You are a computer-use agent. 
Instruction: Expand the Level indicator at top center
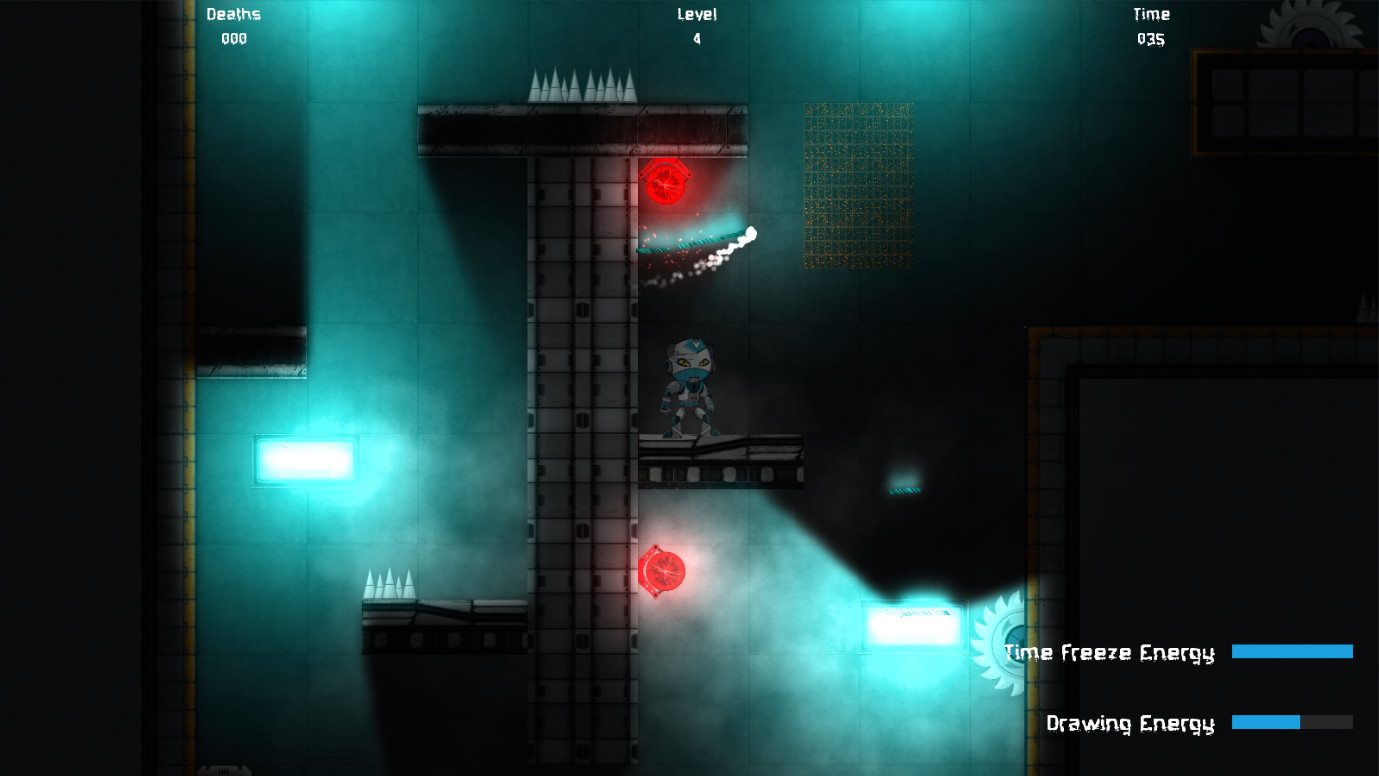[697, 25]
